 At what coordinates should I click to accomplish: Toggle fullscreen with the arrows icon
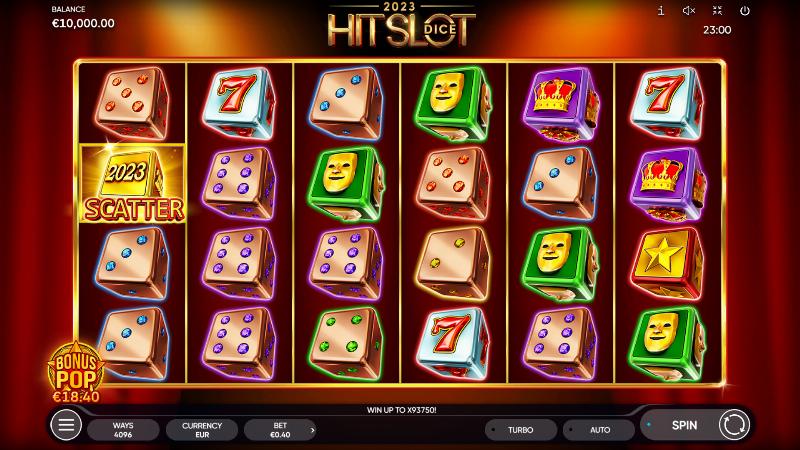(717, 10)
